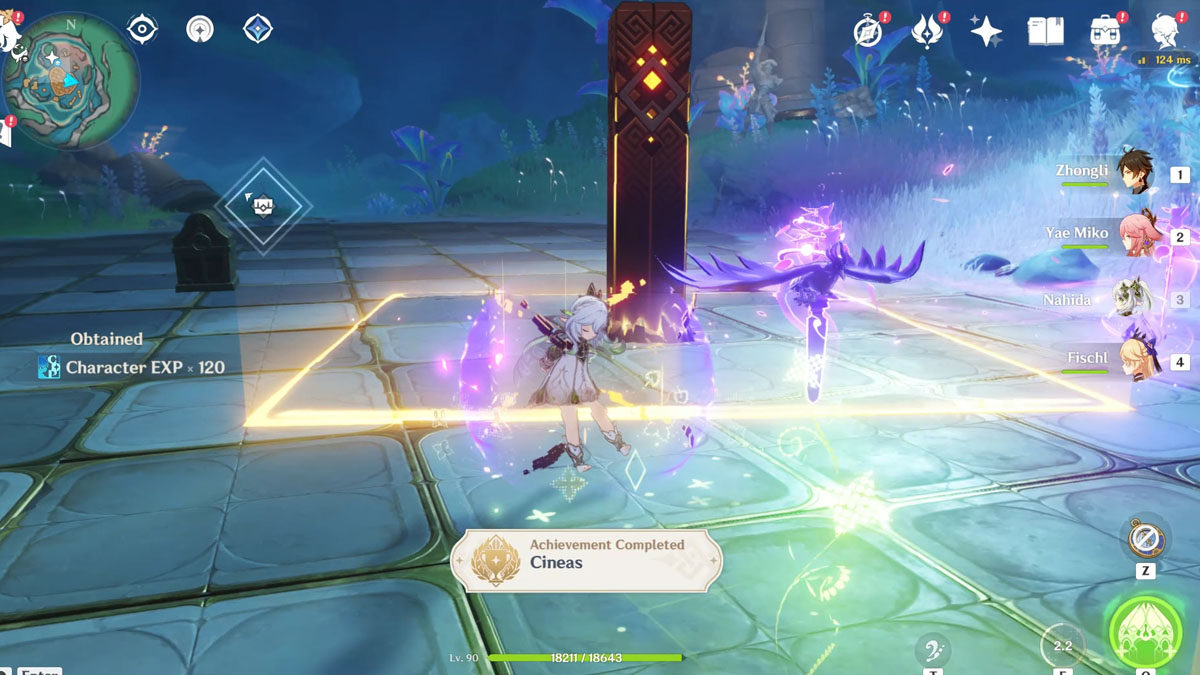Click the bass clef icon
Screen dimensions: 1200x675
click(x=933, y=648)
